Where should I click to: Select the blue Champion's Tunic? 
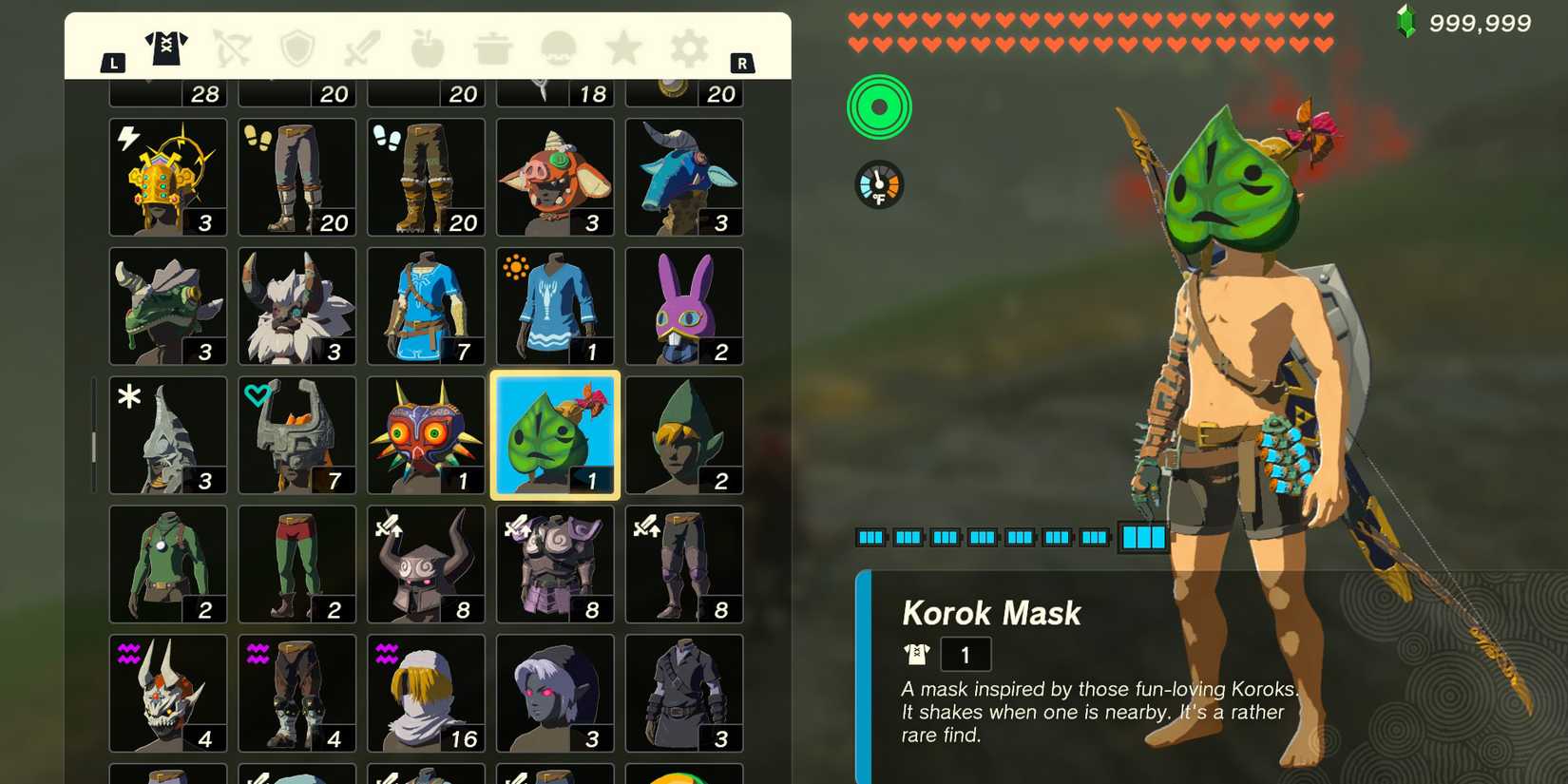point(425,306)
